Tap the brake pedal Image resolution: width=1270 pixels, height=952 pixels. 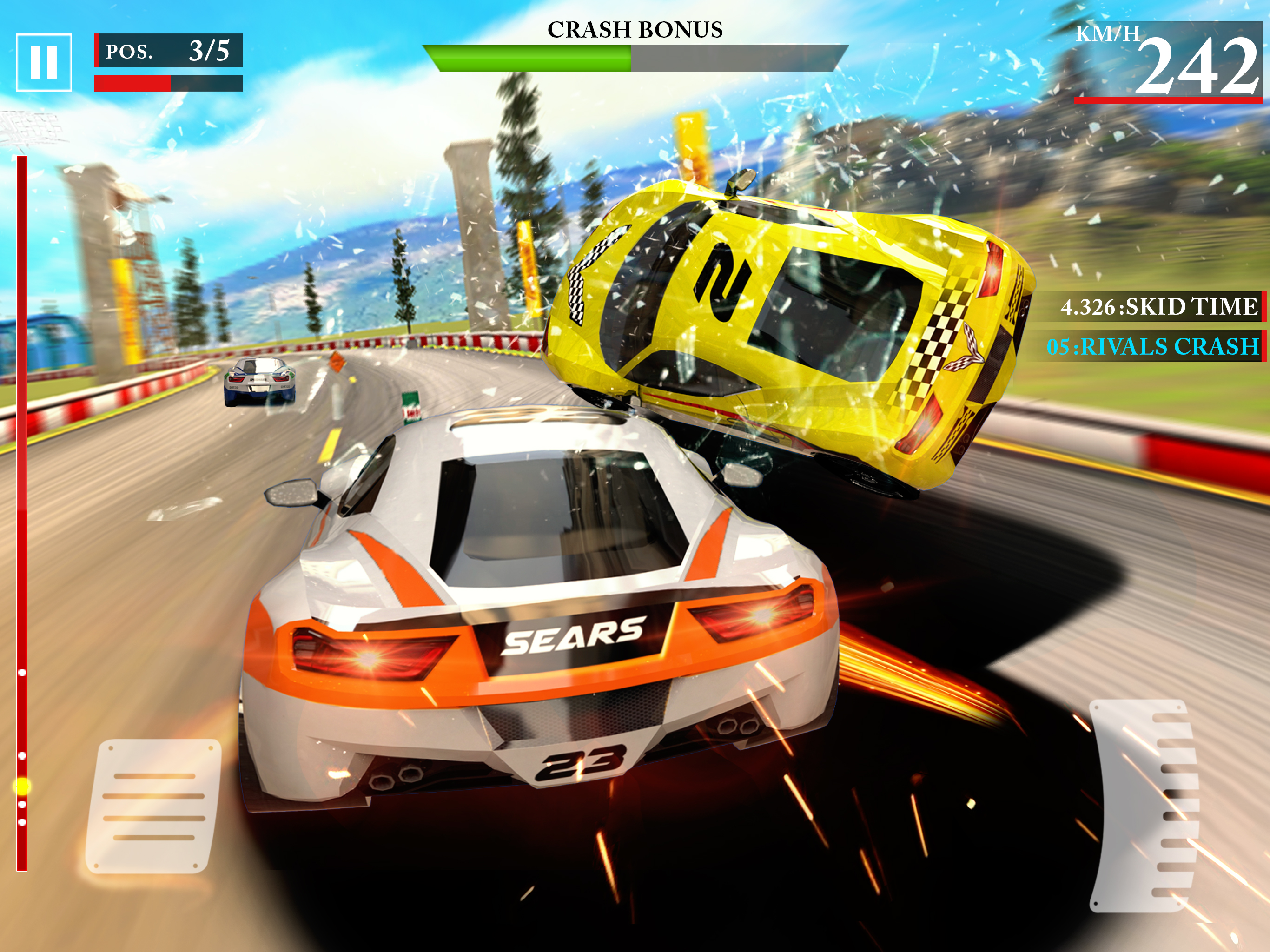click(154, 806)
